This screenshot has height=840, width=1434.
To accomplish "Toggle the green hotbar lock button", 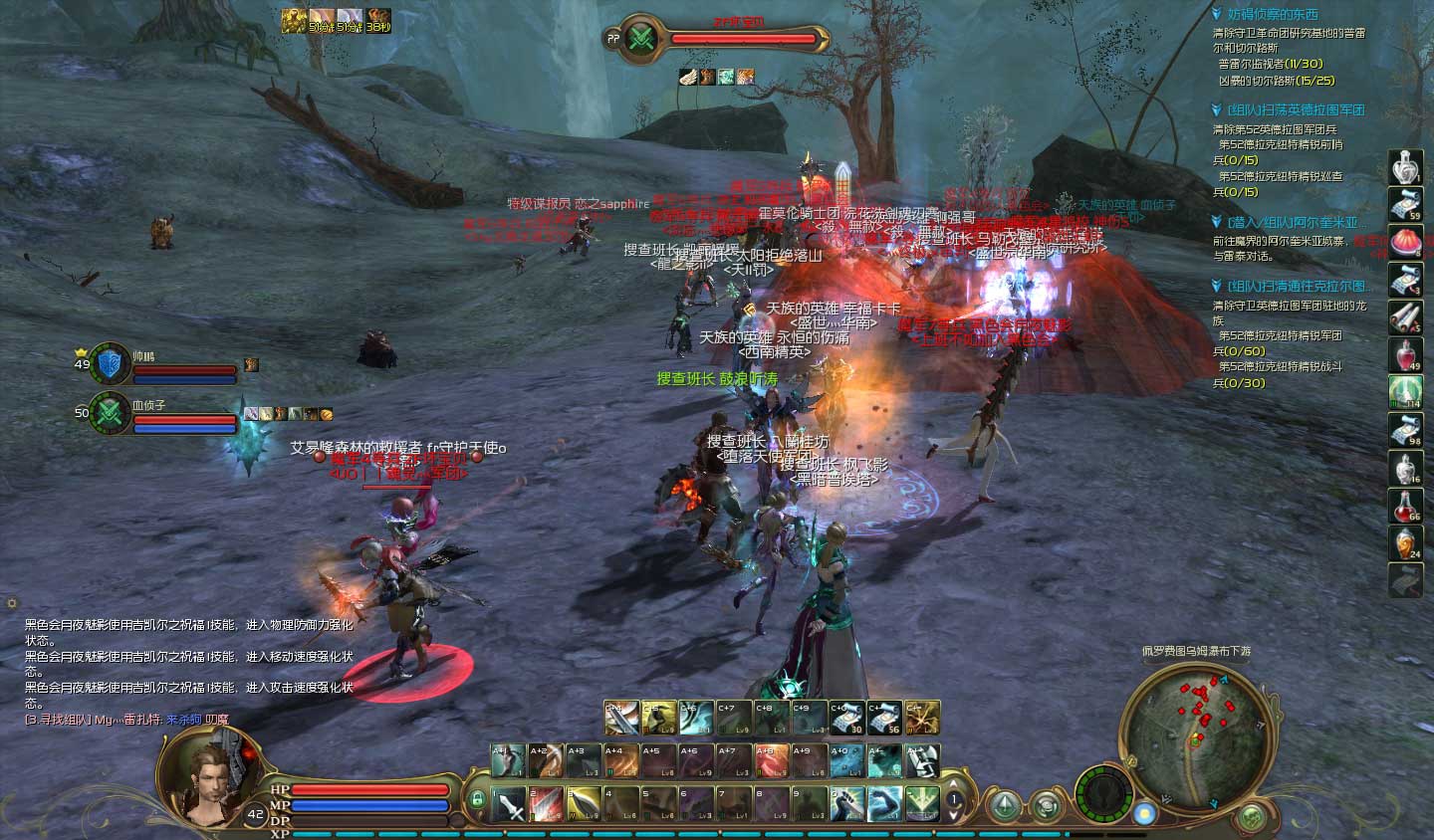I will tap(478, 799).
